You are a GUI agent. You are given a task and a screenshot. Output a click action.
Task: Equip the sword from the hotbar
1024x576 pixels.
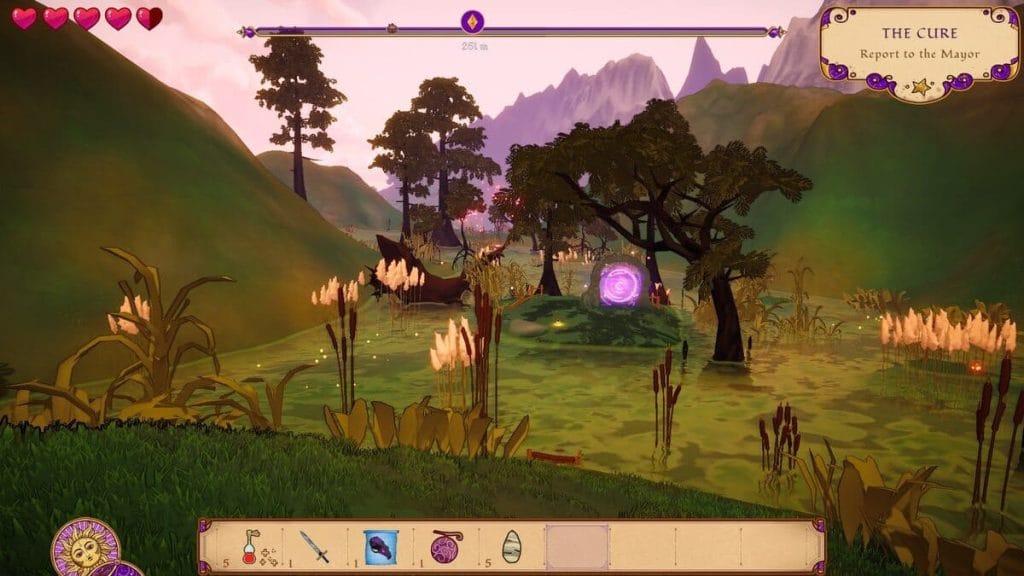tap(314, 547)
